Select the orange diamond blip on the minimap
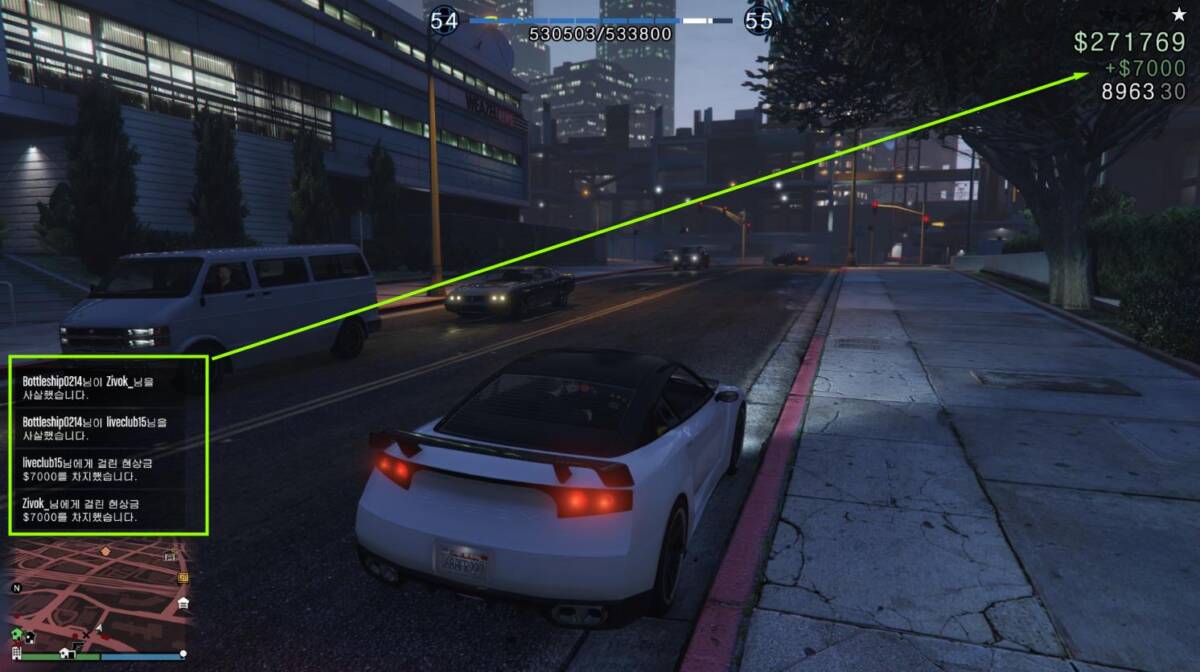Screen dimensions: 1200x672 [105, 551]
